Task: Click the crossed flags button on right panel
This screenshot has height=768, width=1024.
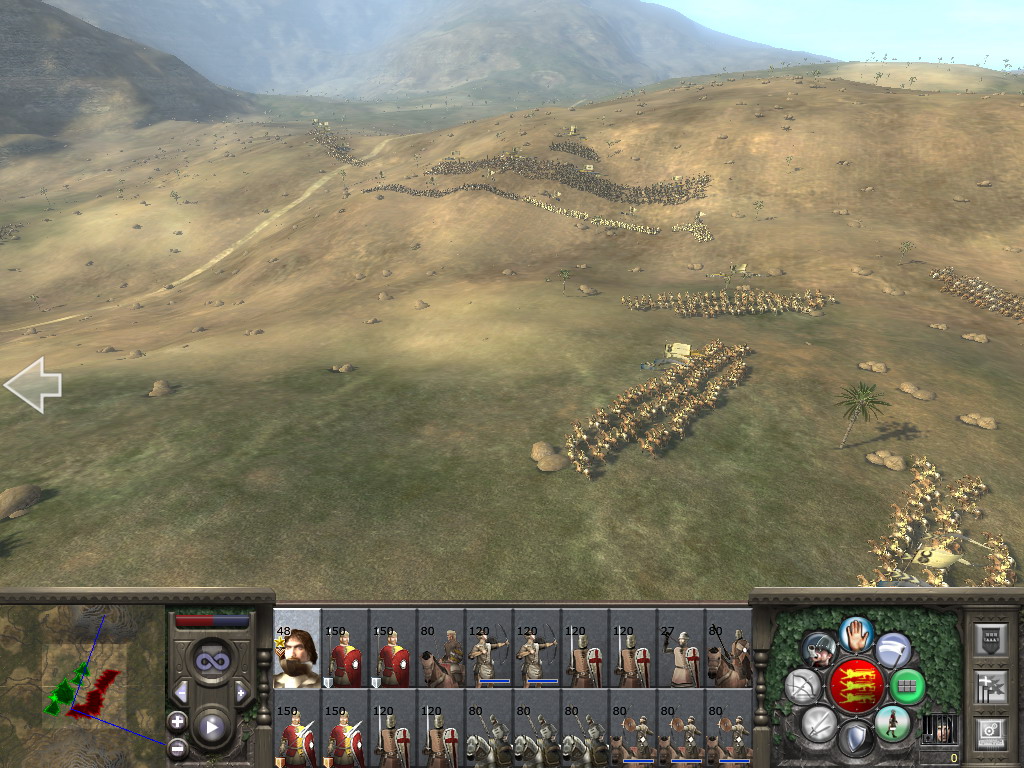Action: [x=991, y=687]
